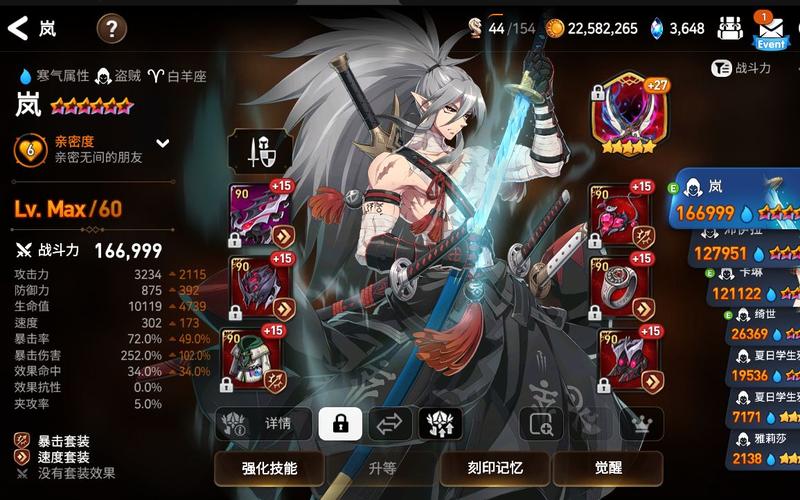
Task: Expand the 亲密度 intimacy dropdown arrow
Action: pos(163,143)
